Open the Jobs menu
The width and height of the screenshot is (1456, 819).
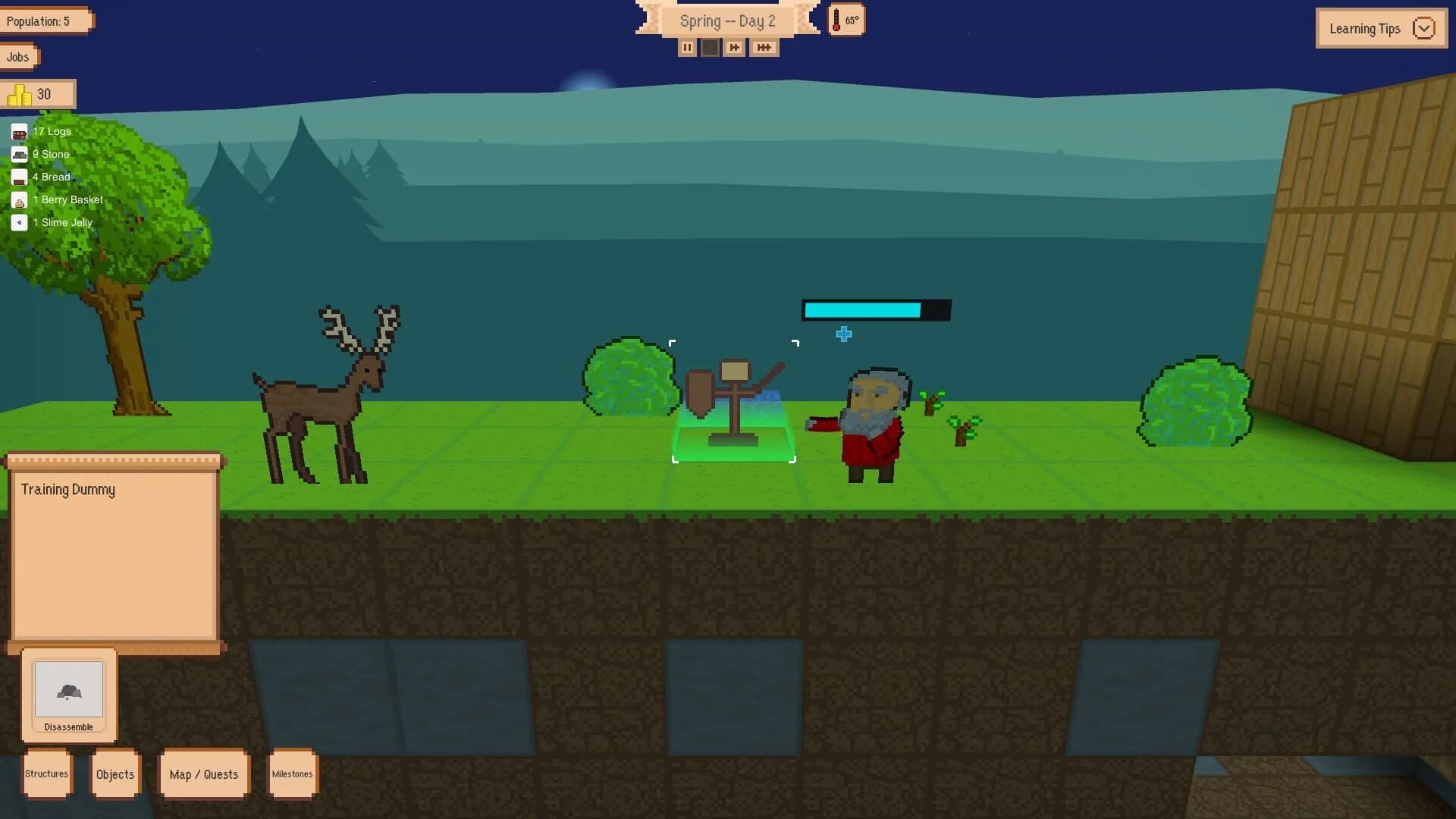[17, 56]
